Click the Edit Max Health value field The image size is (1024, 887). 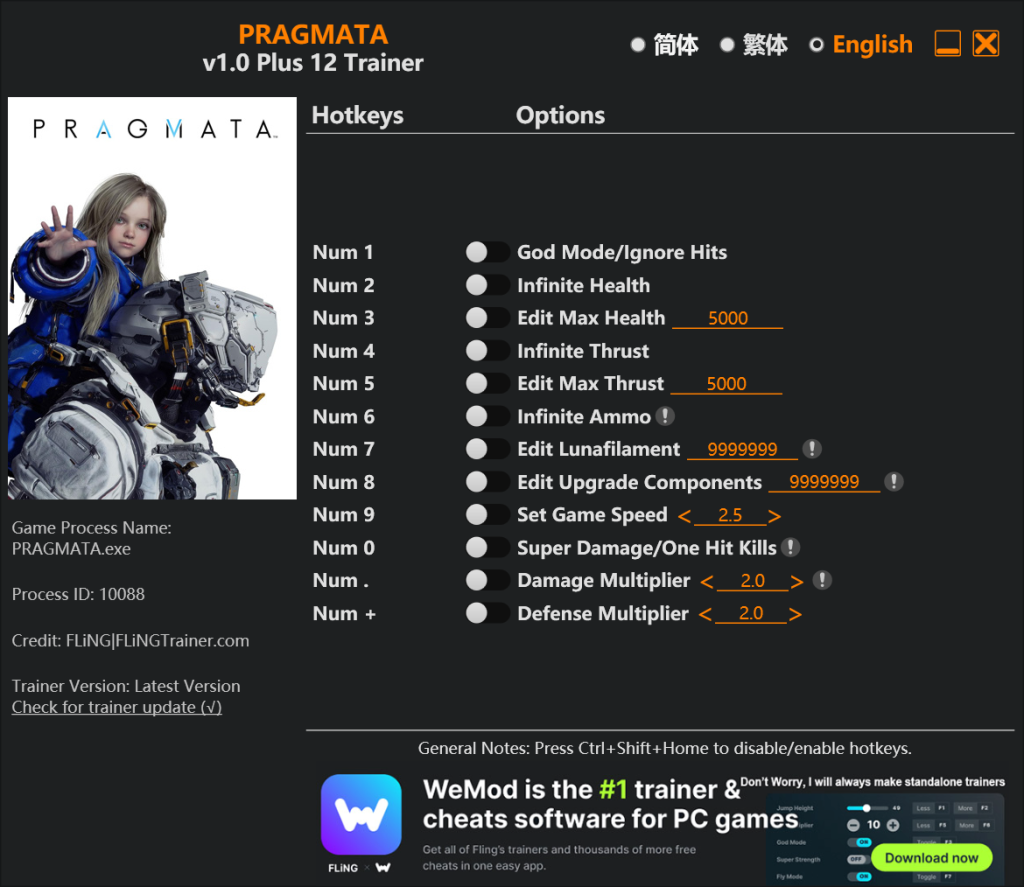(727, 318)
